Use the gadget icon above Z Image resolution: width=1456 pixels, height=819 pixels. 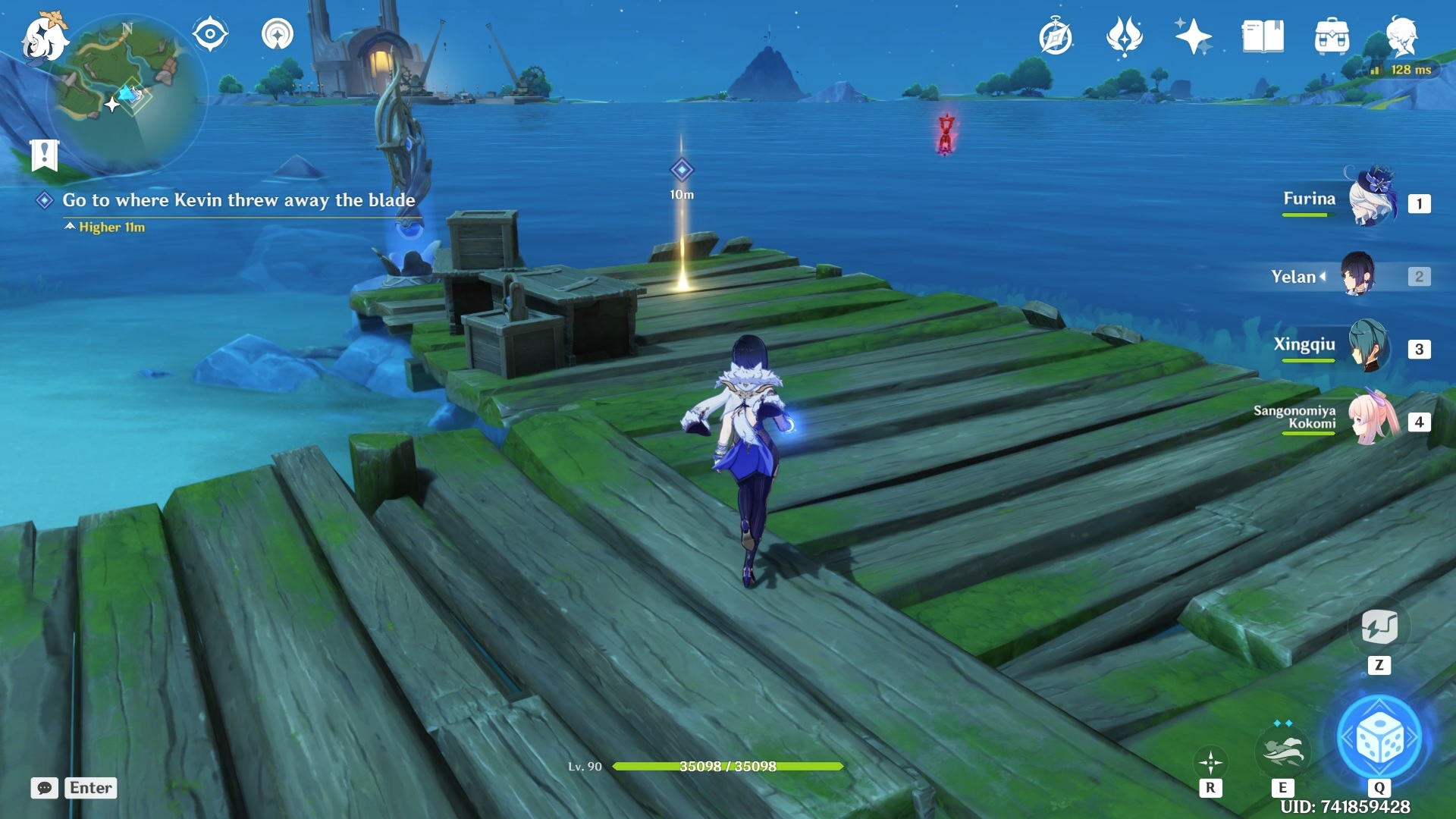1379,628
